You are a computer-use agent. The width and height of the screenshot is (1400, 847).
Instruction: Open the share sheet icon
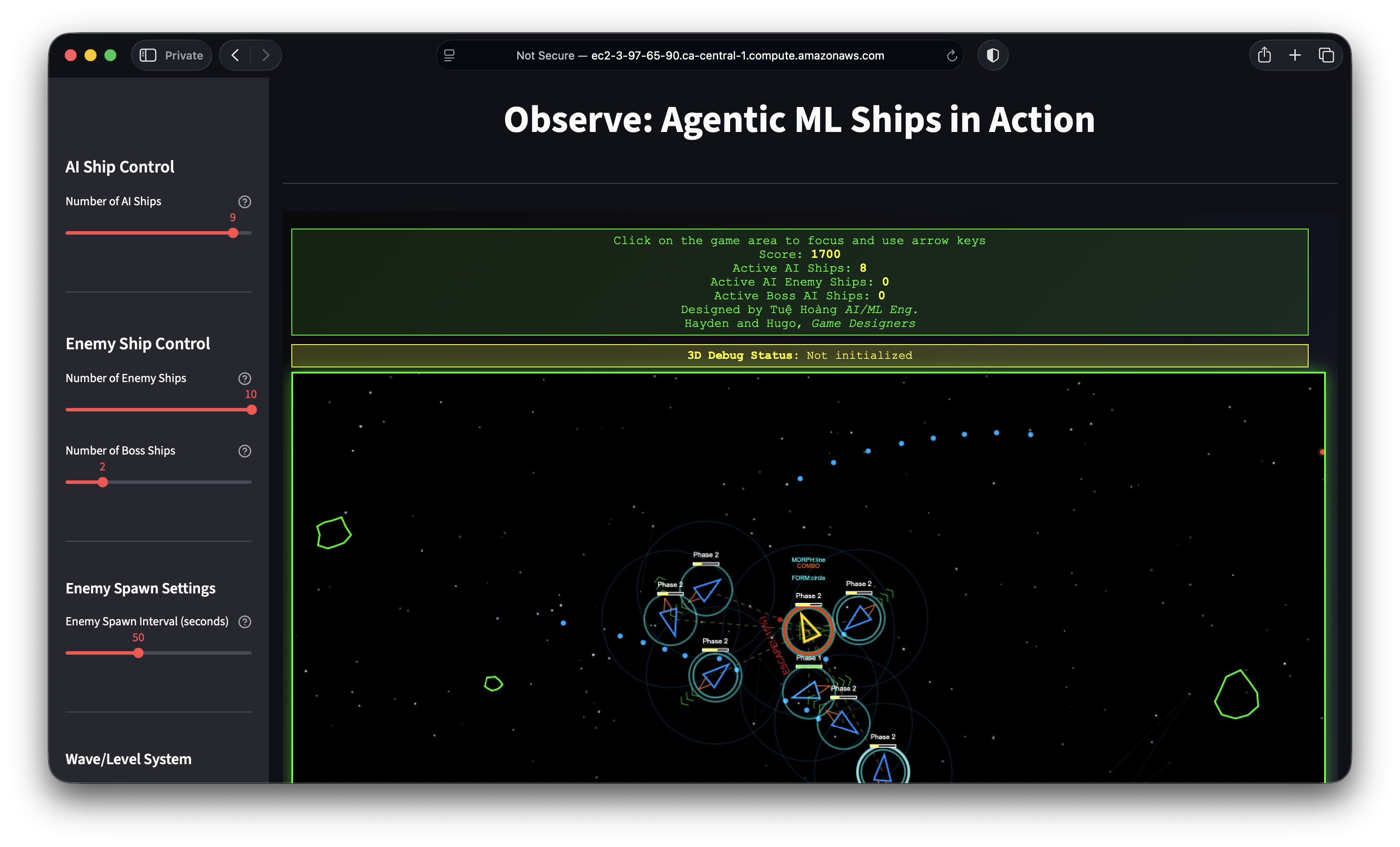click(1264, 55)
